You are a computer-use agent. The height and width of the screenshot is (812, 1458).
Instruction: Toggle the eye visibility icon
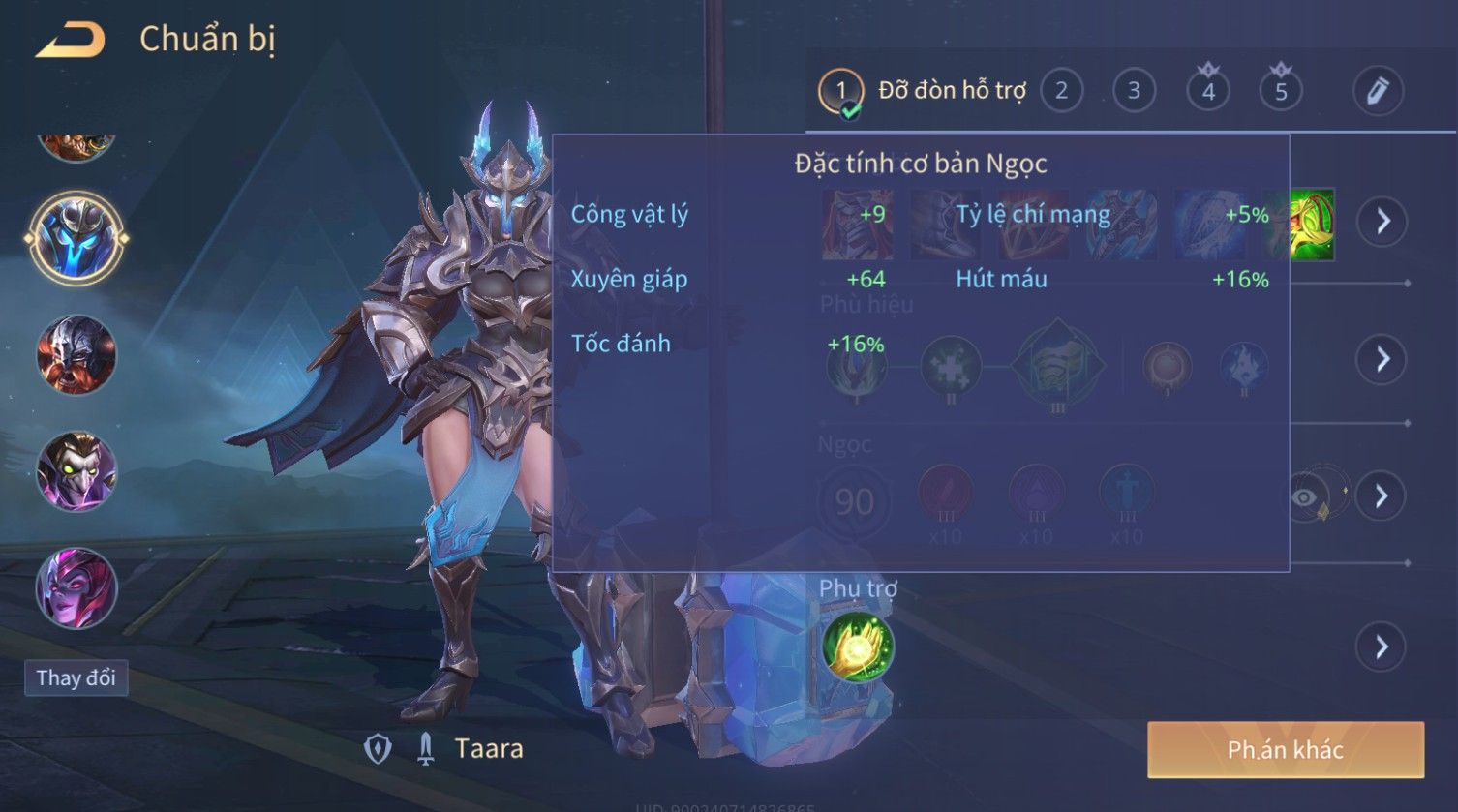(x=1305, y=497)
